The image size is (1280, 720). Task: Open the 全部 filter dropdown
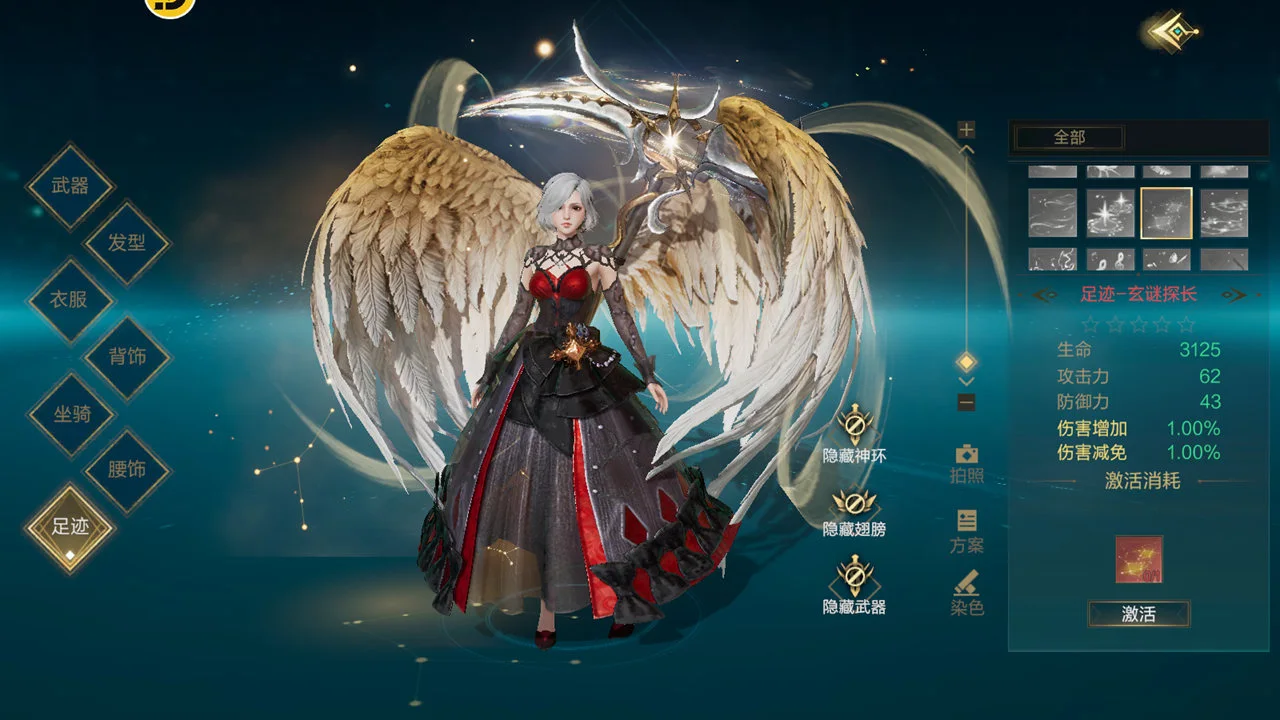(x=1069, y=137)
